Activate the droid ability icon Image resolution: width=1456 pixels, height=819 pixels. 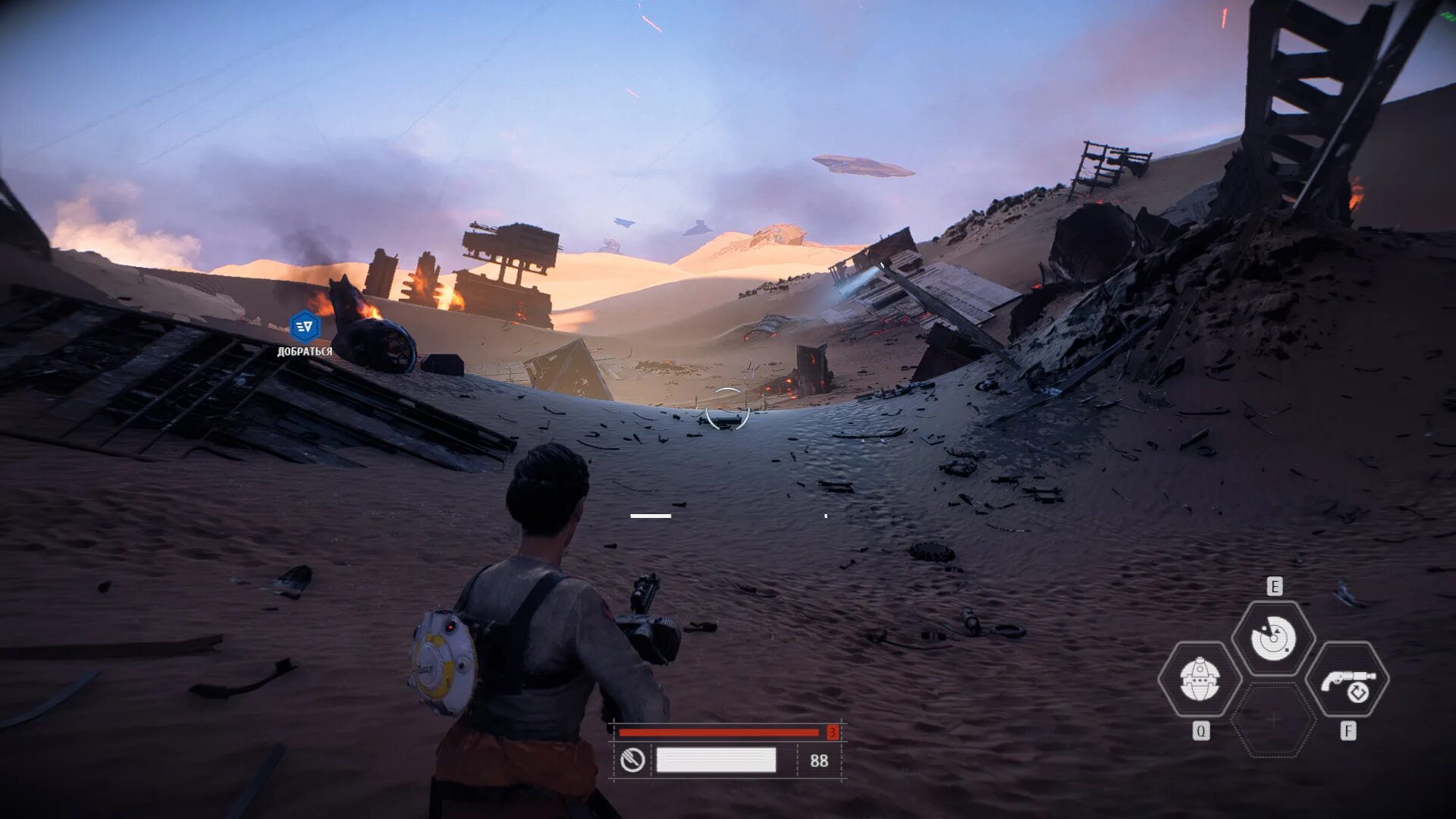click(1199, 679)
